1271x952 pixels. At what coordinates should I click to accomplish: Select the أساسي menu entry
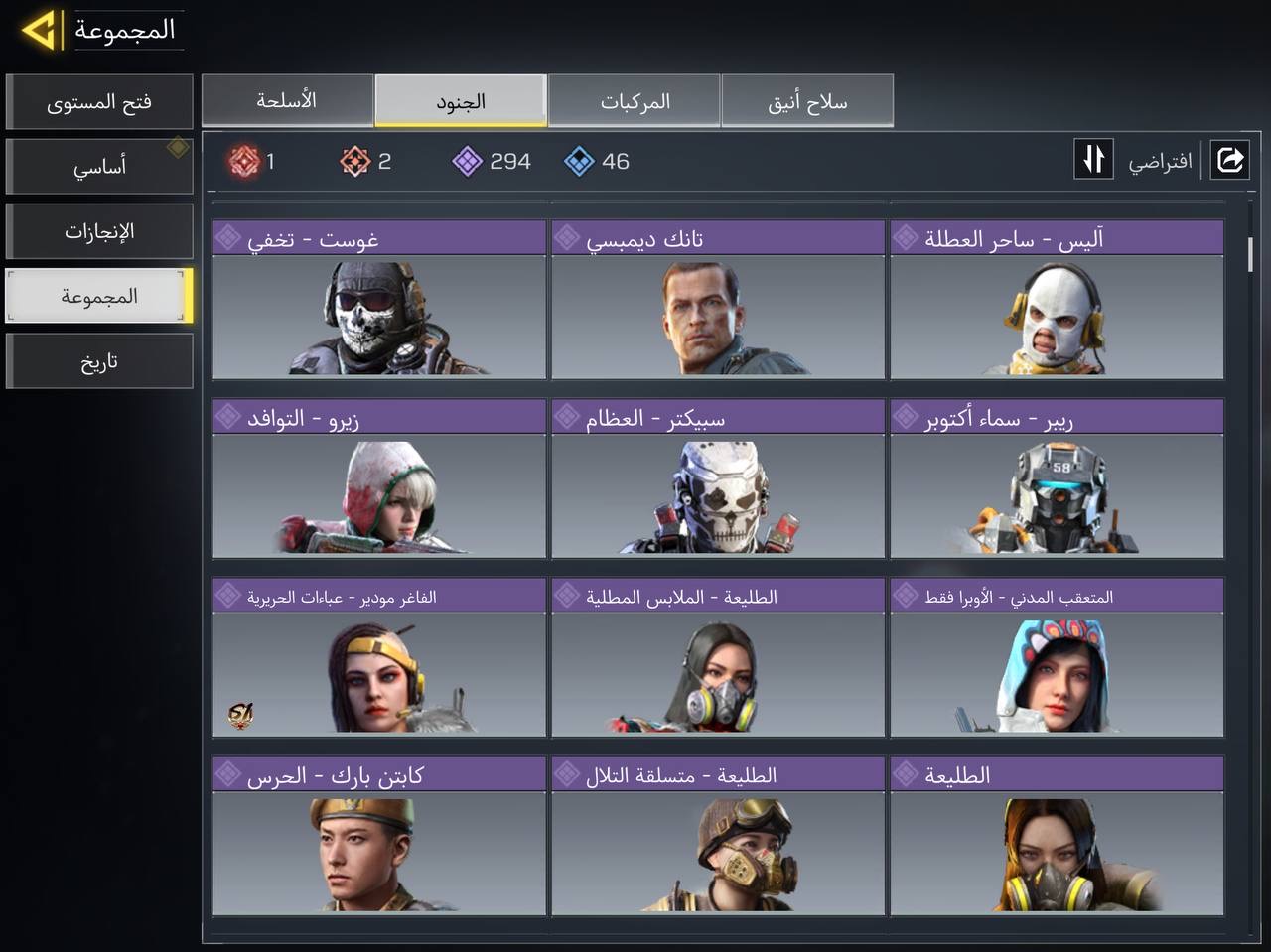[x=99, y=167]
